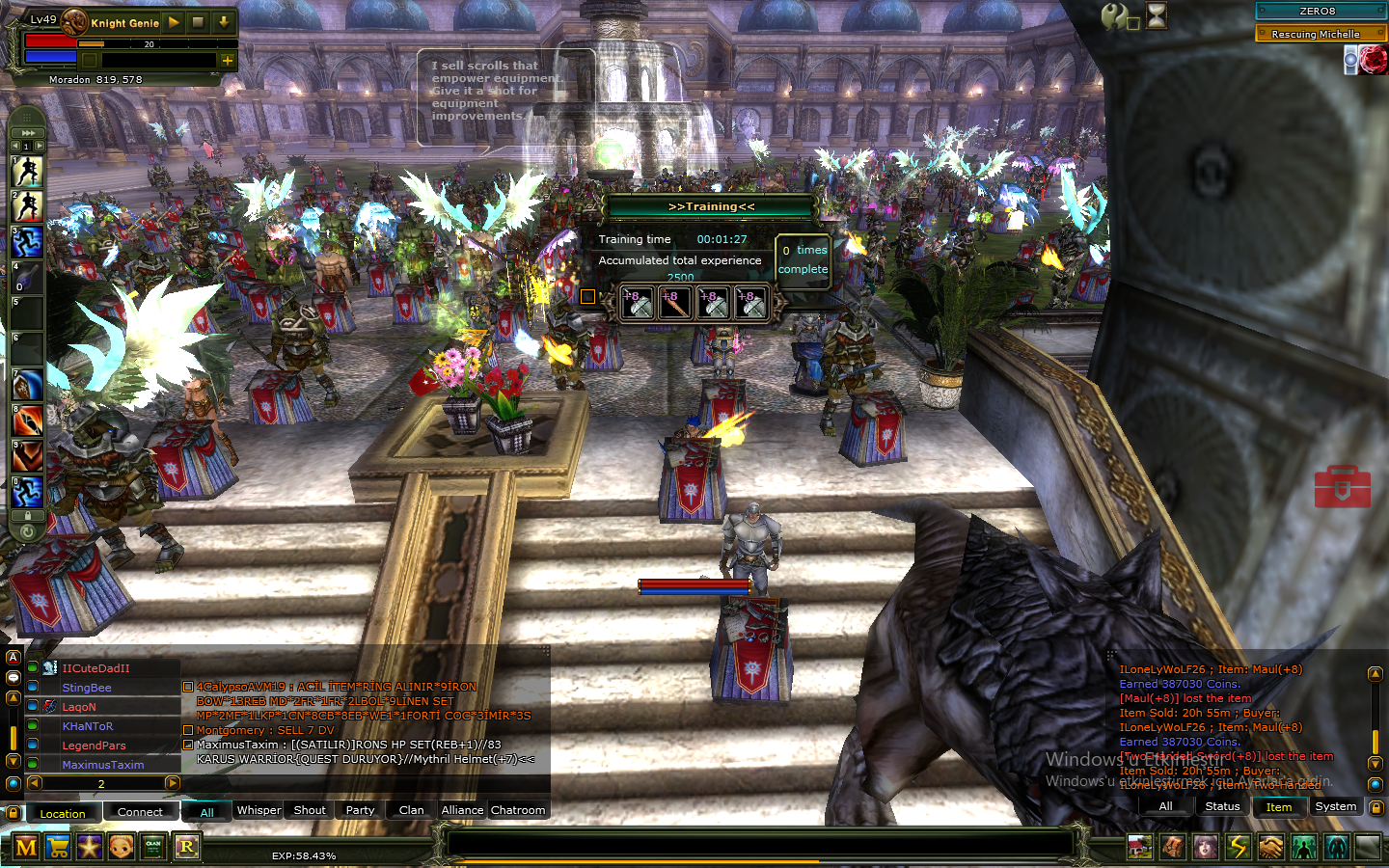Switch info log to System tab
This screenshot has width=1389, height=868.
[x=1335, y=806]
